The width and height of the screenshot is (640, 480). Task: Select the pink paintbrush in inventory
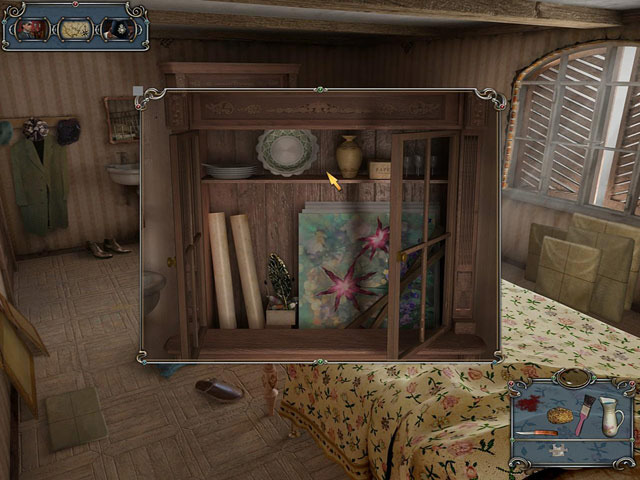tap(585, 414)
